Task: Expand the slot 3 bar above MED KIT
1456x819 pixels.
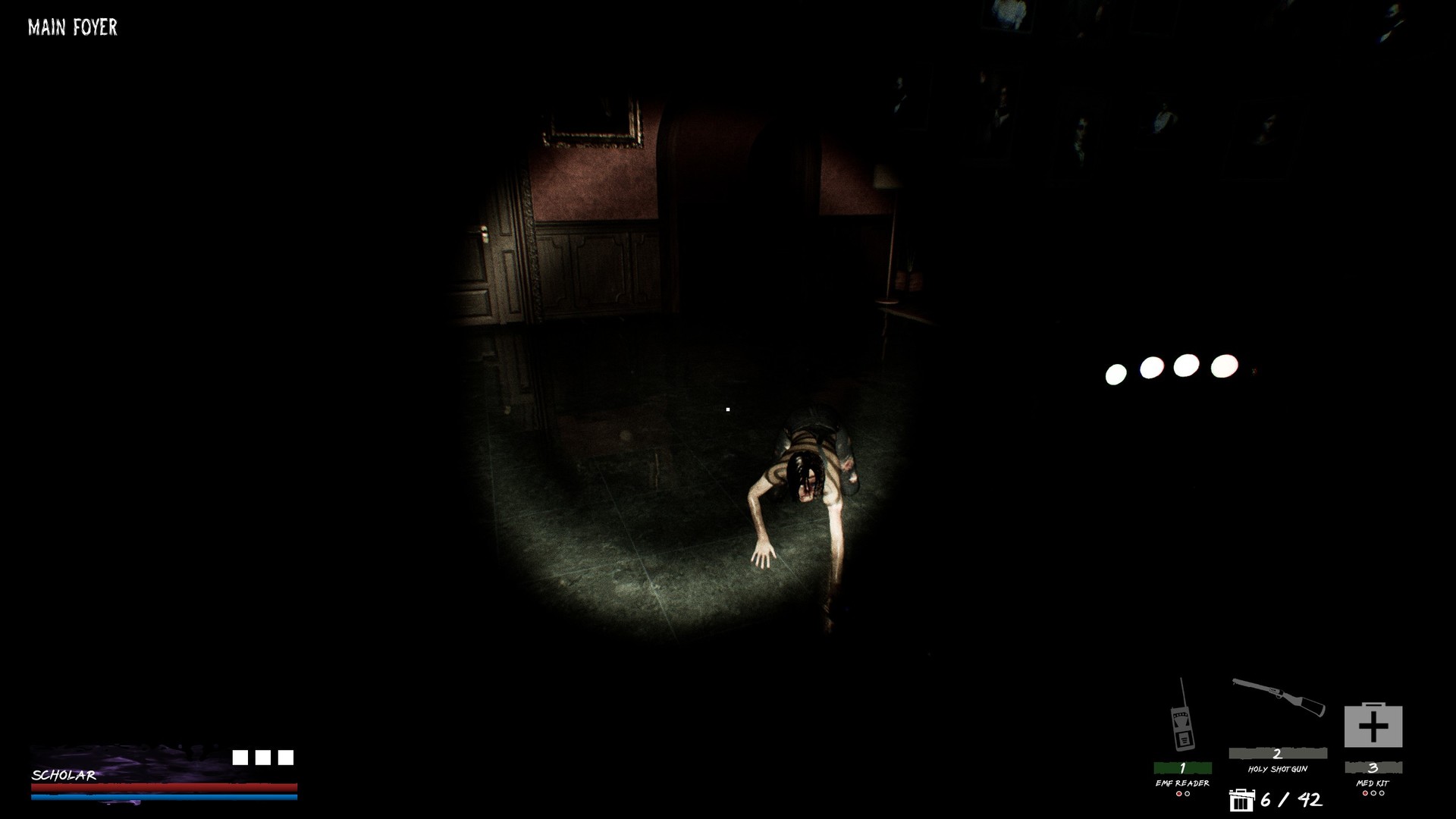Action: pyautogui.click(x=1374, y=767)
